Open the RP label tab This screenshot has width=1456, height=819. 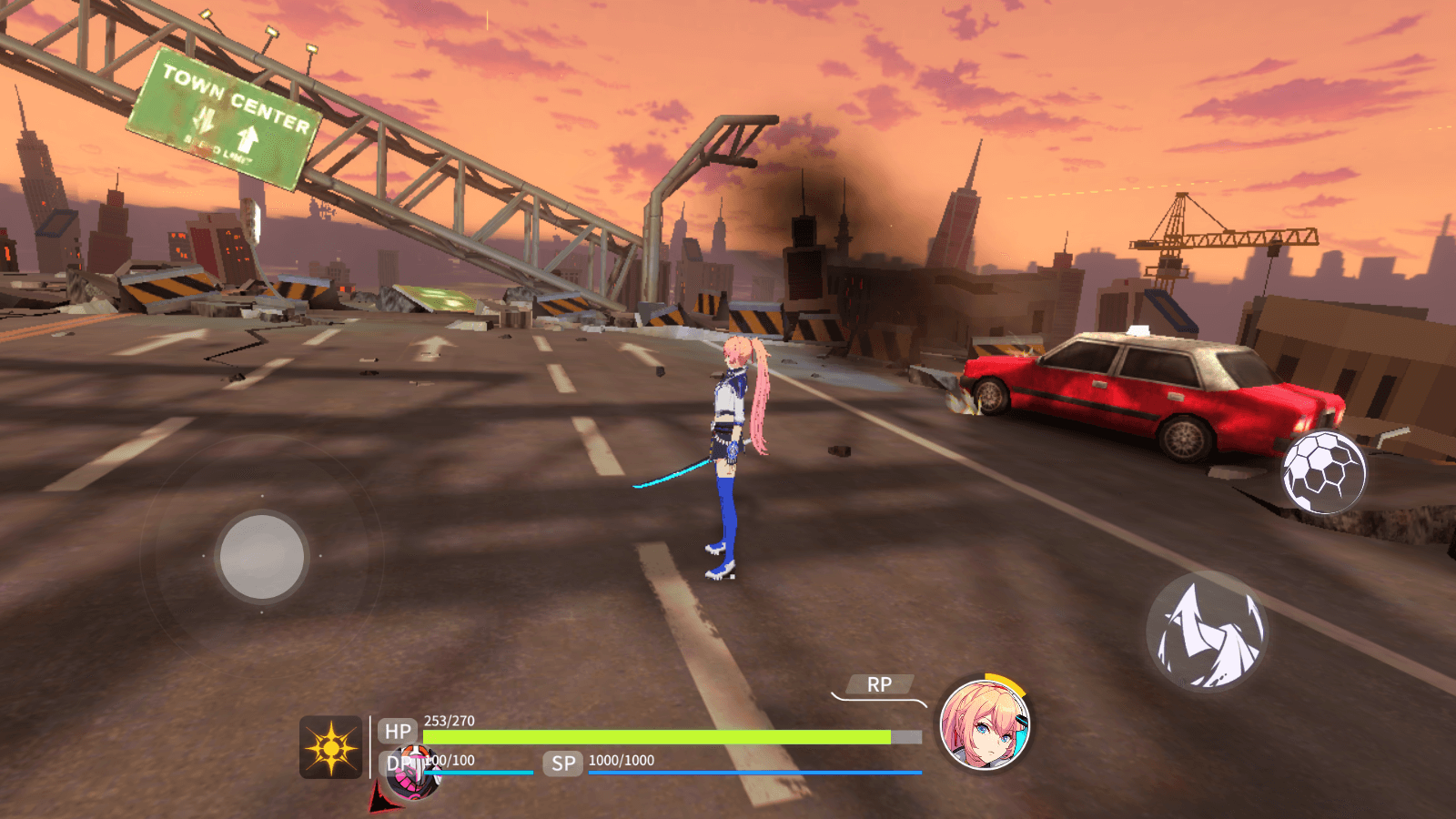(x=878, y=684)
